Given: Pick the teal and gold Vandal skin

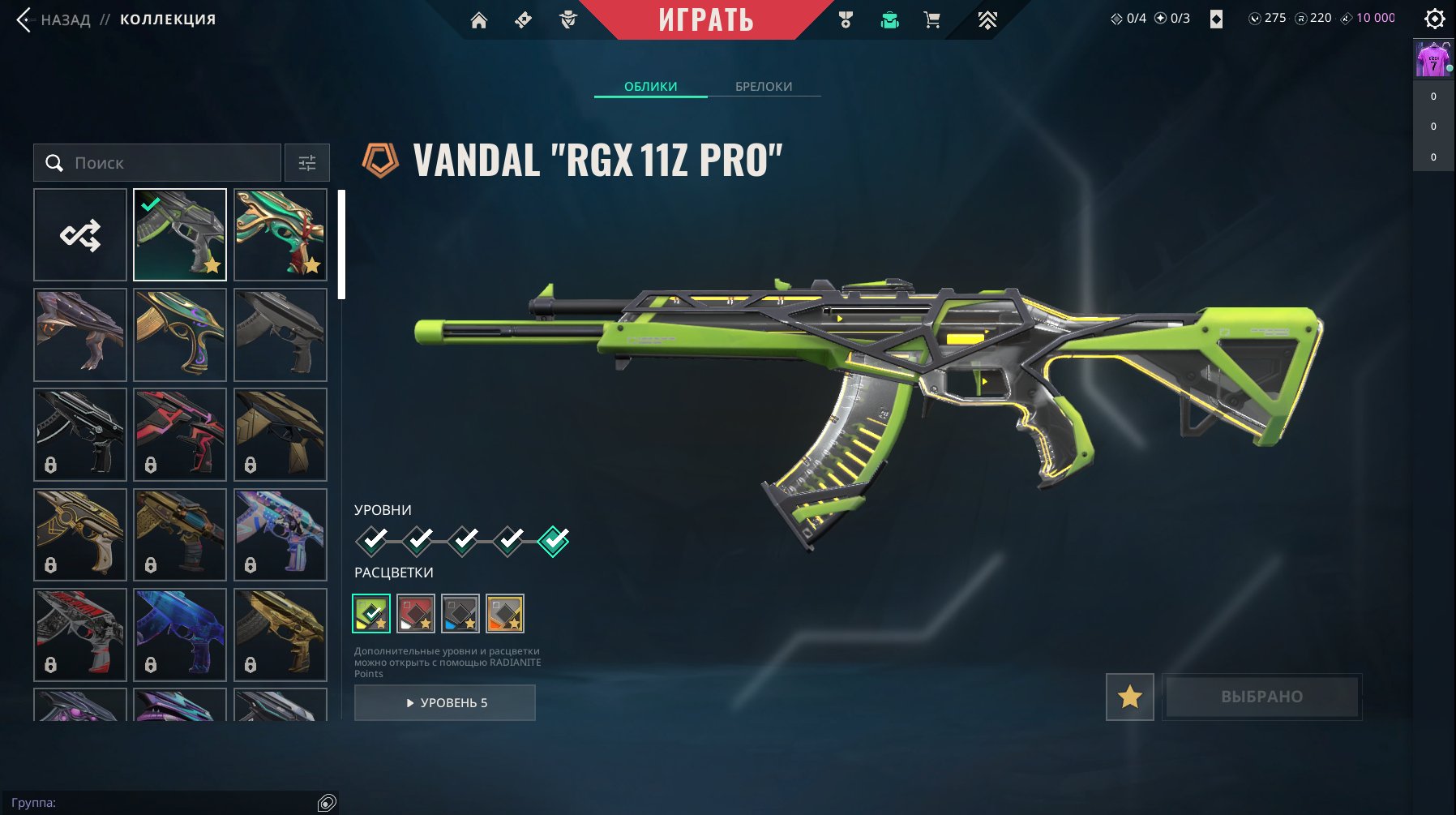Looking at the screenshot, I should 280,235.
